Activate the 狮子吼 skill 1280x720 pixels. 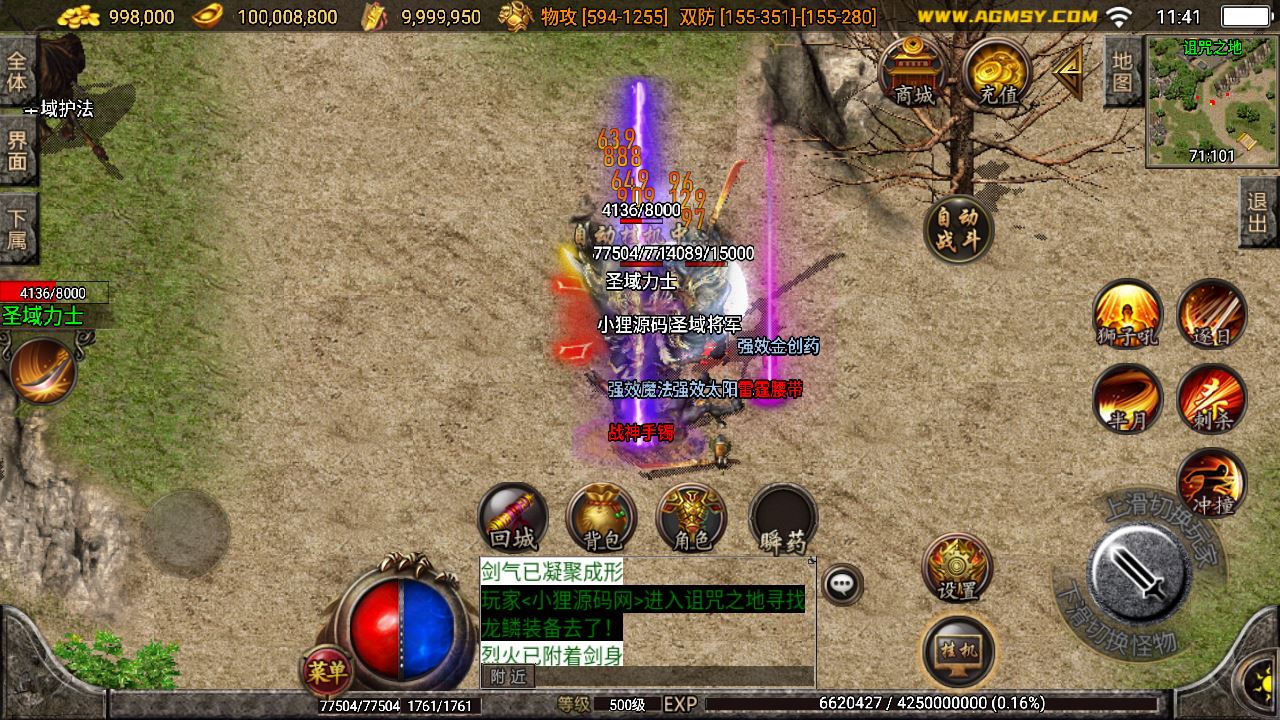tap(1127, 314)
